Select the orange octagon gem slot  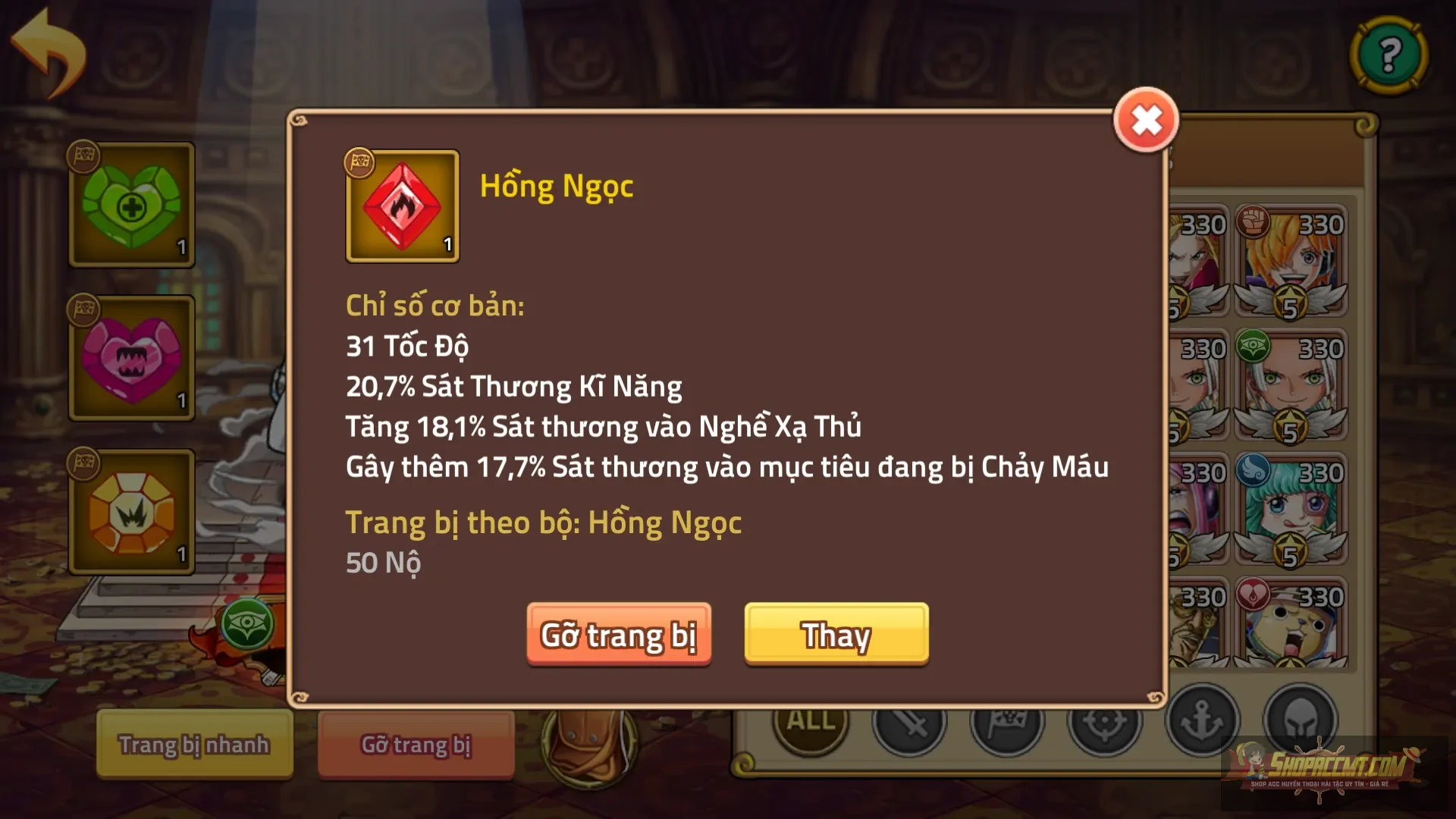pyautogui.click(x=132, y=513)
